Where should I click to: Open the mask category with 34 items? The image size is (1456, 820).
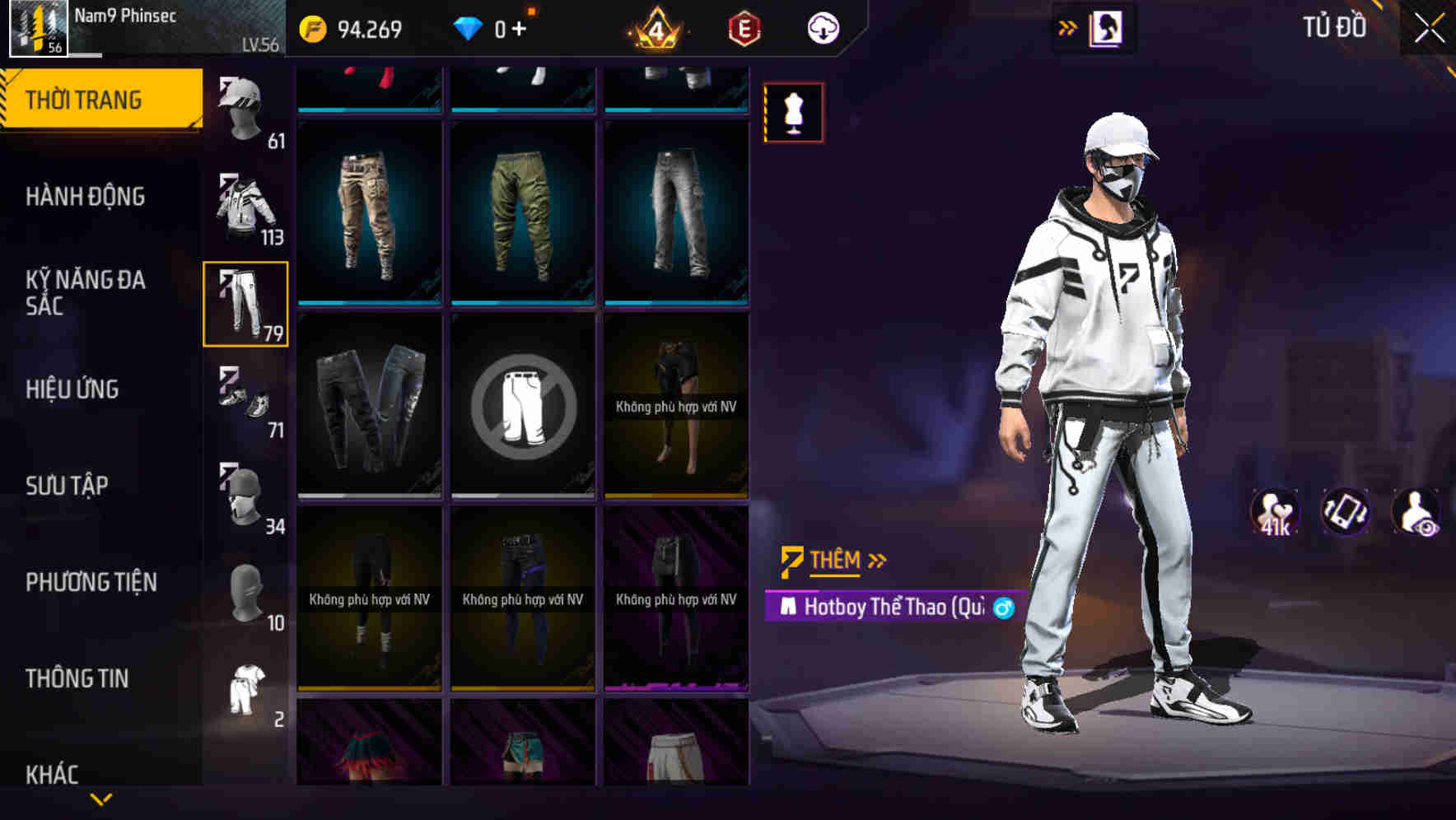pos(242,492)
